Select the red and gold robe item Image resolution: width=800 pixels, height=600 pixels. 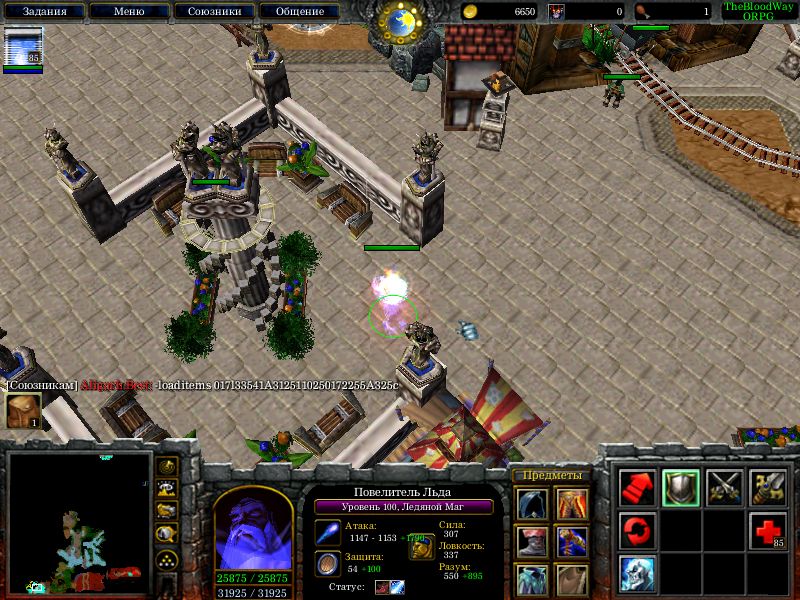point(571,504)
